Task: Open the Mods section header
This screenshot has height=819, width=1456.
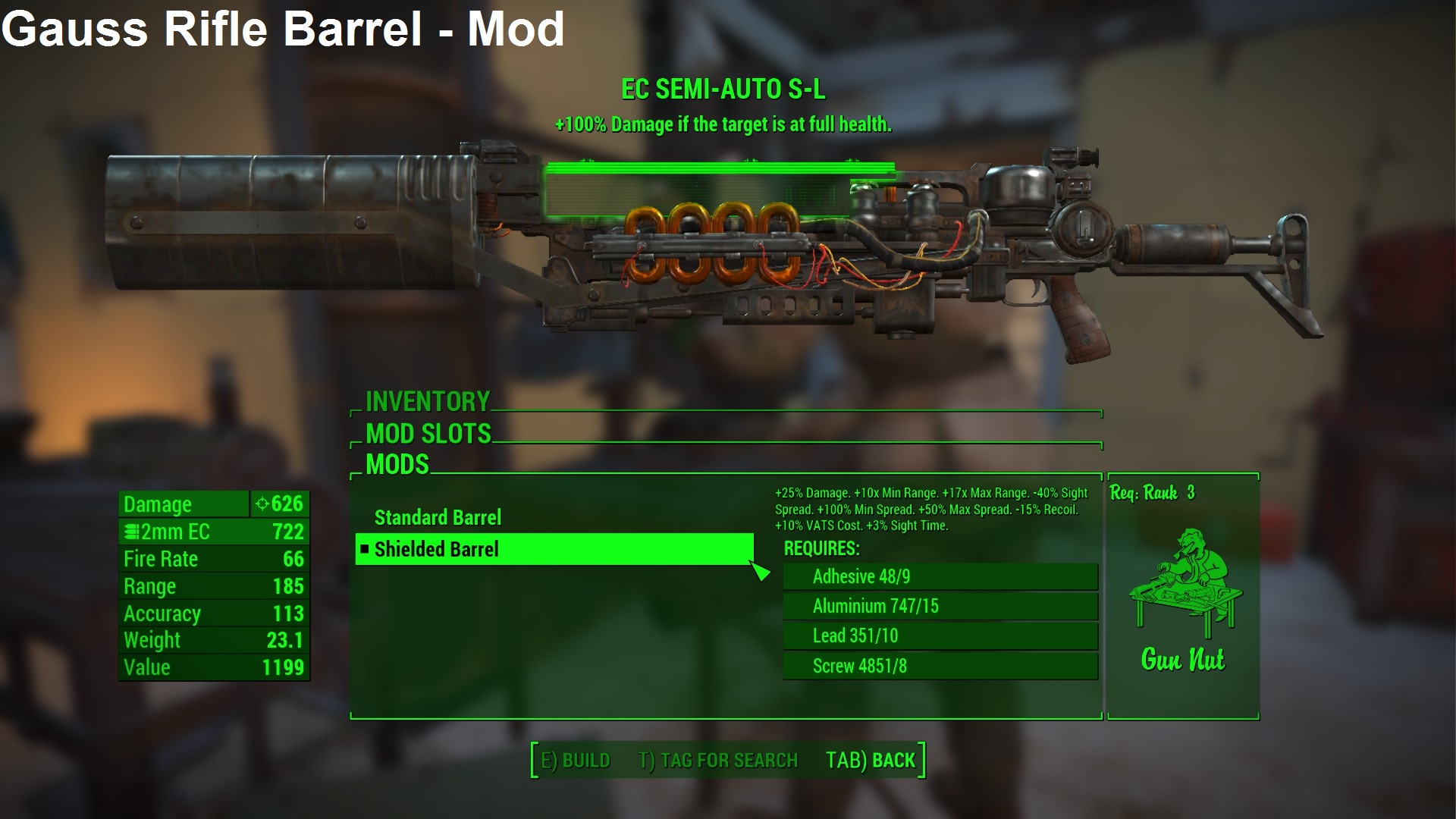Action: coord(397,464)
